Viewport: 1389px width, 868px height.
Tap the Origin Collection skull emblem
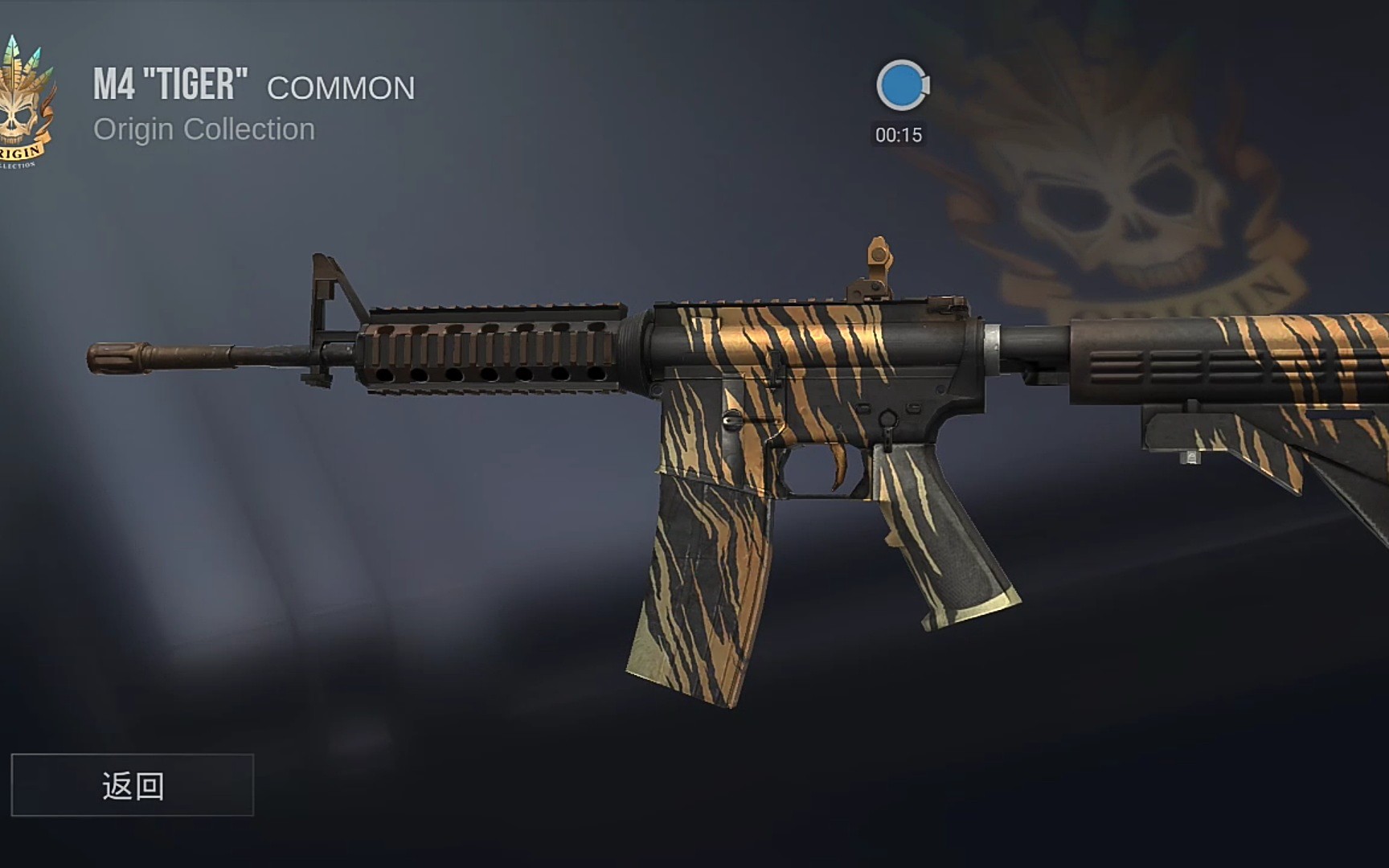(x=26, y=104)
